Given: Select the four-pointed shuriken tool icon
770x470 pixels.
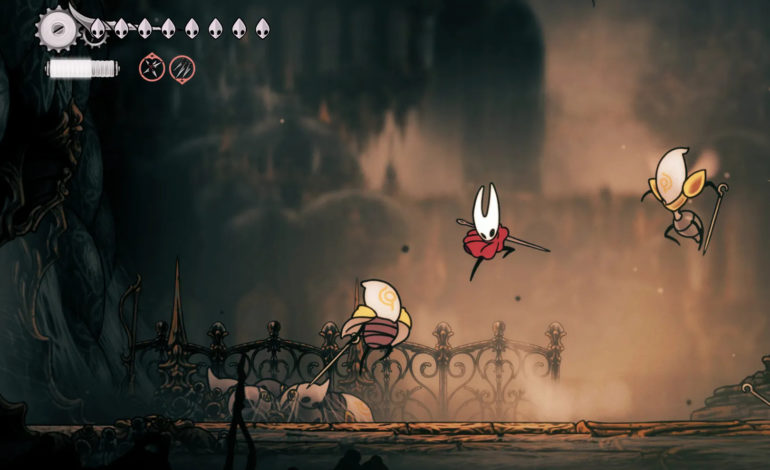Looking at the screenshot, I should pyautogui.click(x=152, y=68).
